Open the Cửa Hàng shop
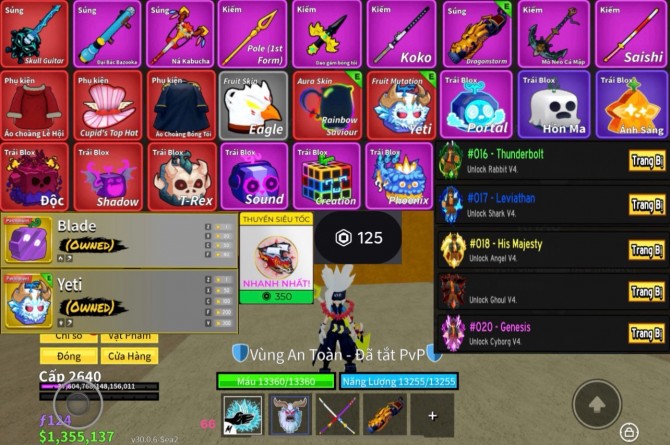The width and height of the screenshot is (670, 445). pos(130,356)
